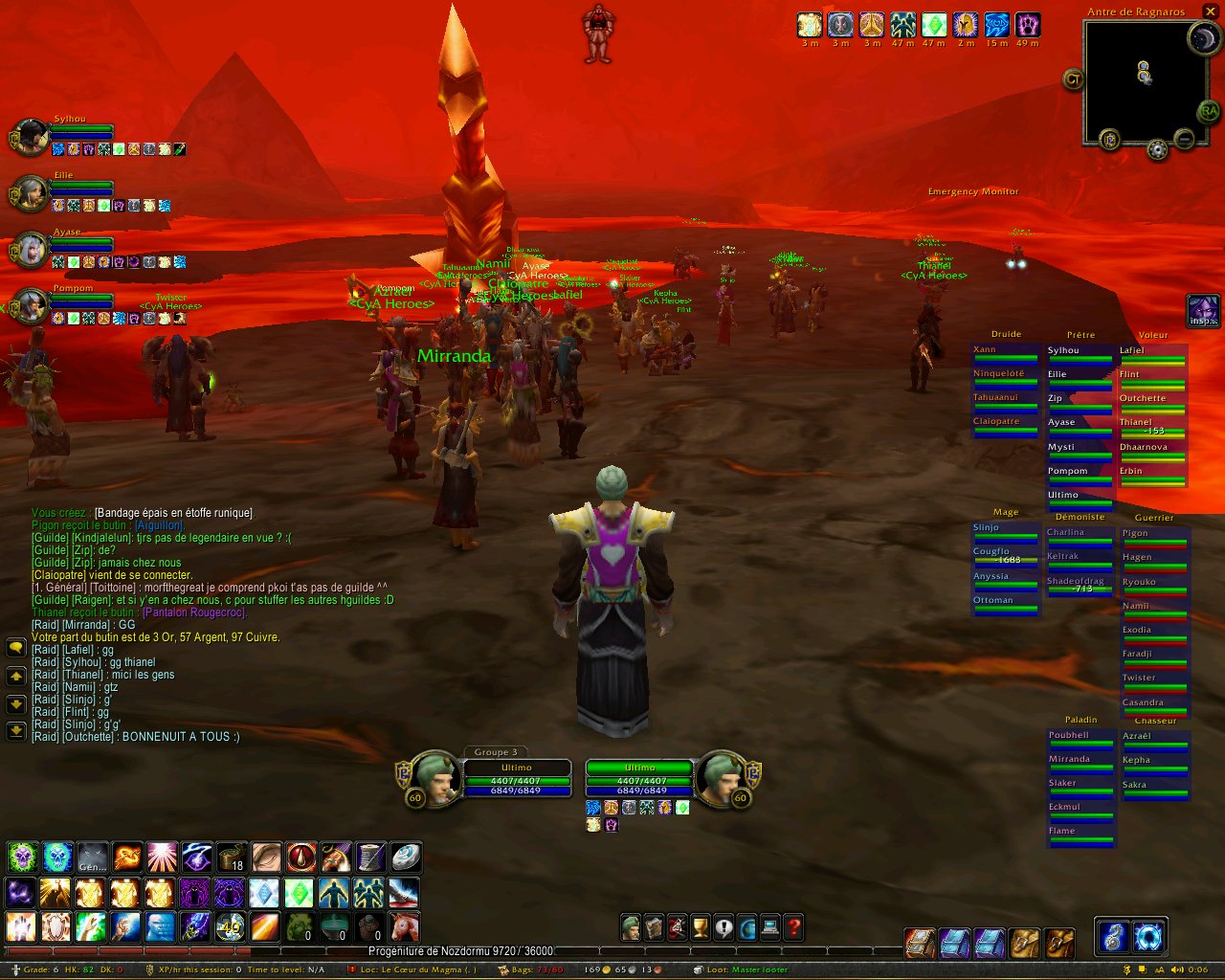Click the insp. portrait button on right edge

click(x=1202, y=312)
